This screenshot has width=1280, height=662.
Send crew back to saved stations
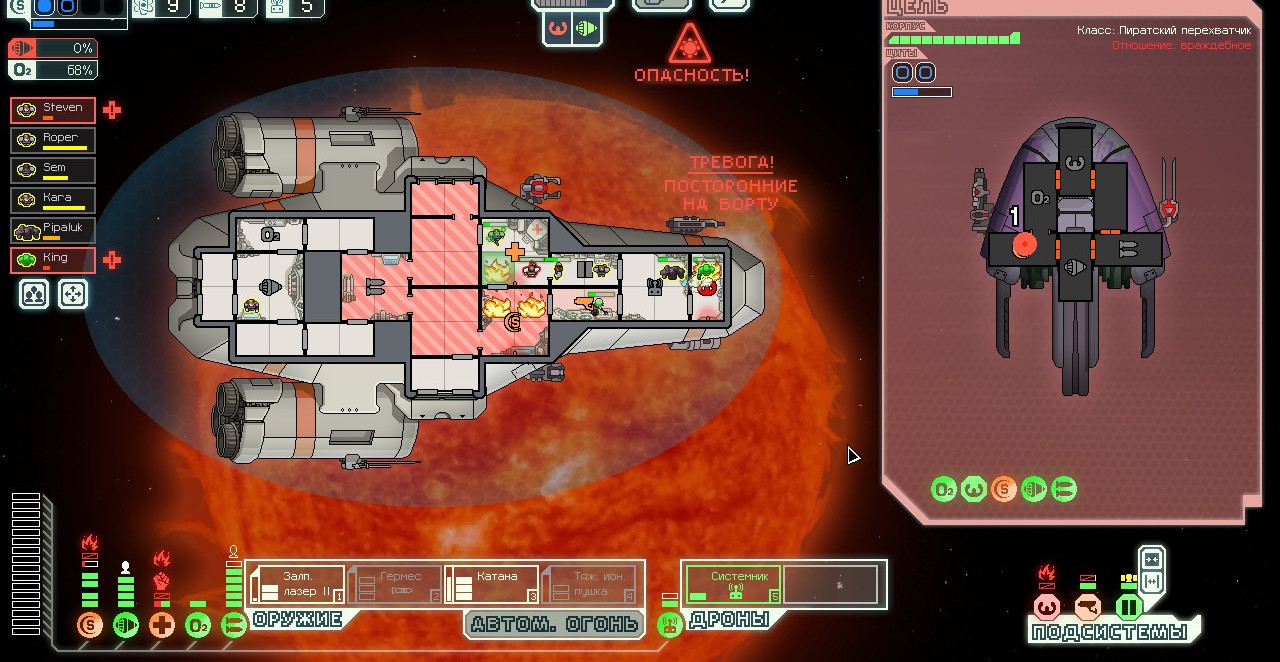coord(73,294)
